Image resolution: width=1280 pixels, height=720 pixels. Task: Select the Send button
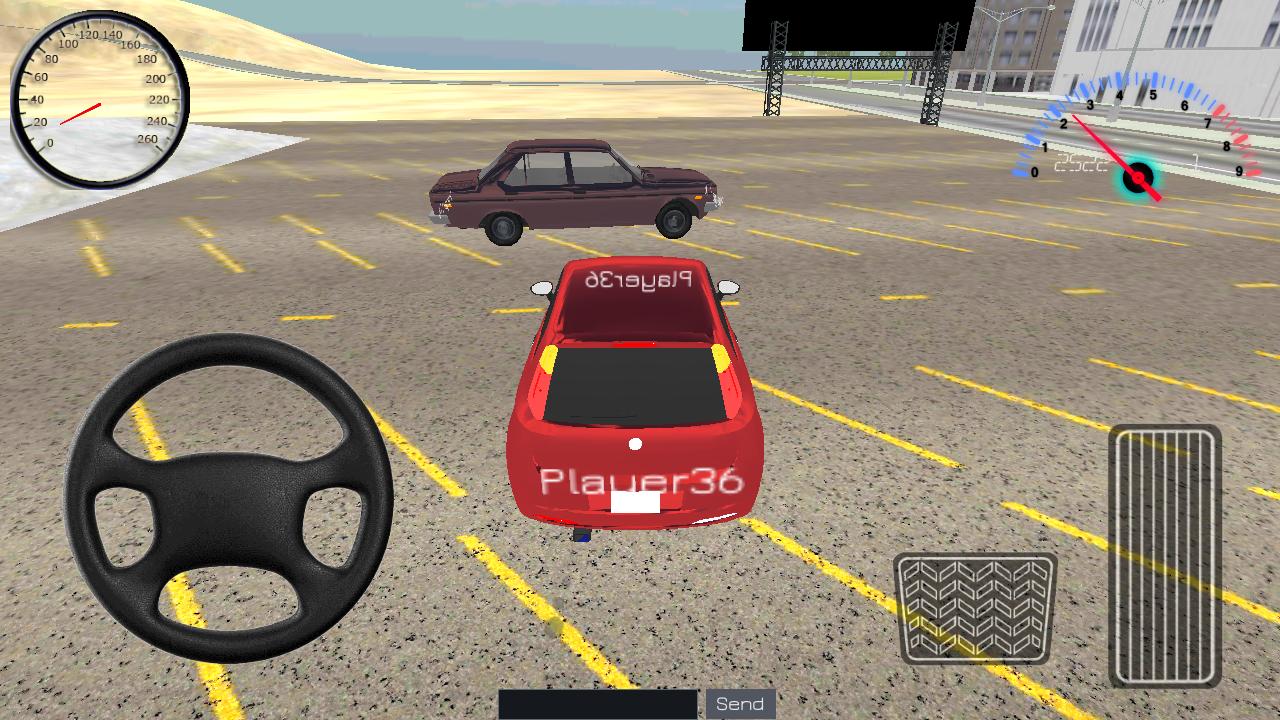click(x=740, y=703)
